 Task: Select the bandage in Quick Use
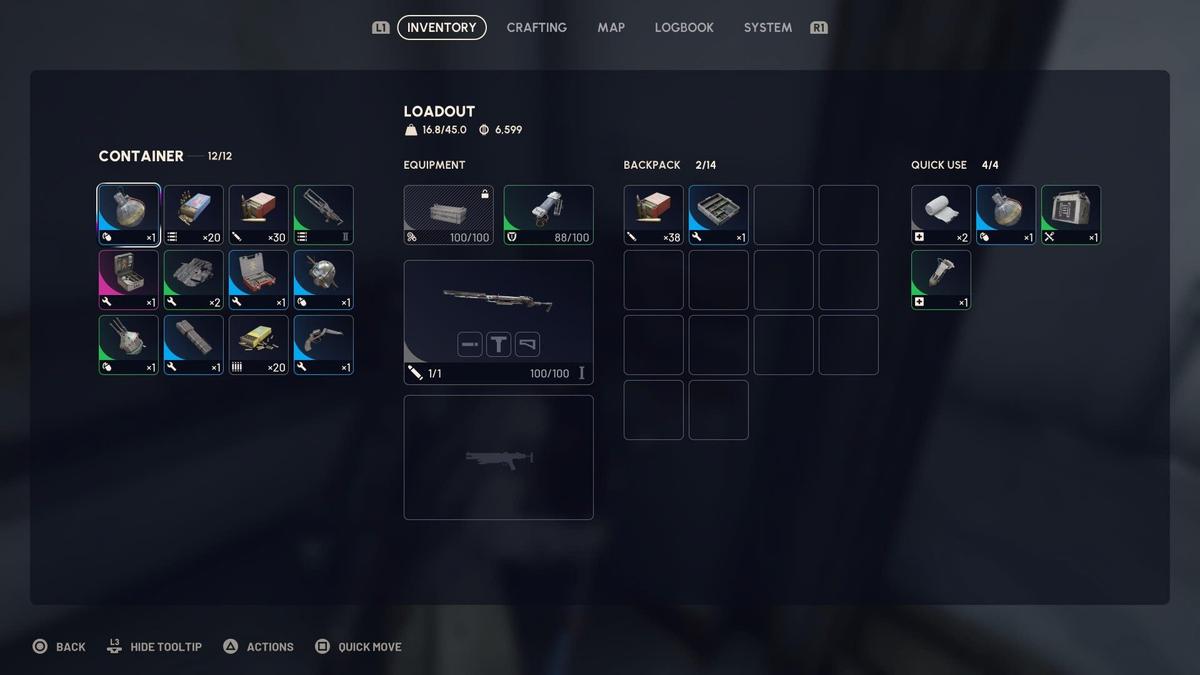[x=941, y=215]
